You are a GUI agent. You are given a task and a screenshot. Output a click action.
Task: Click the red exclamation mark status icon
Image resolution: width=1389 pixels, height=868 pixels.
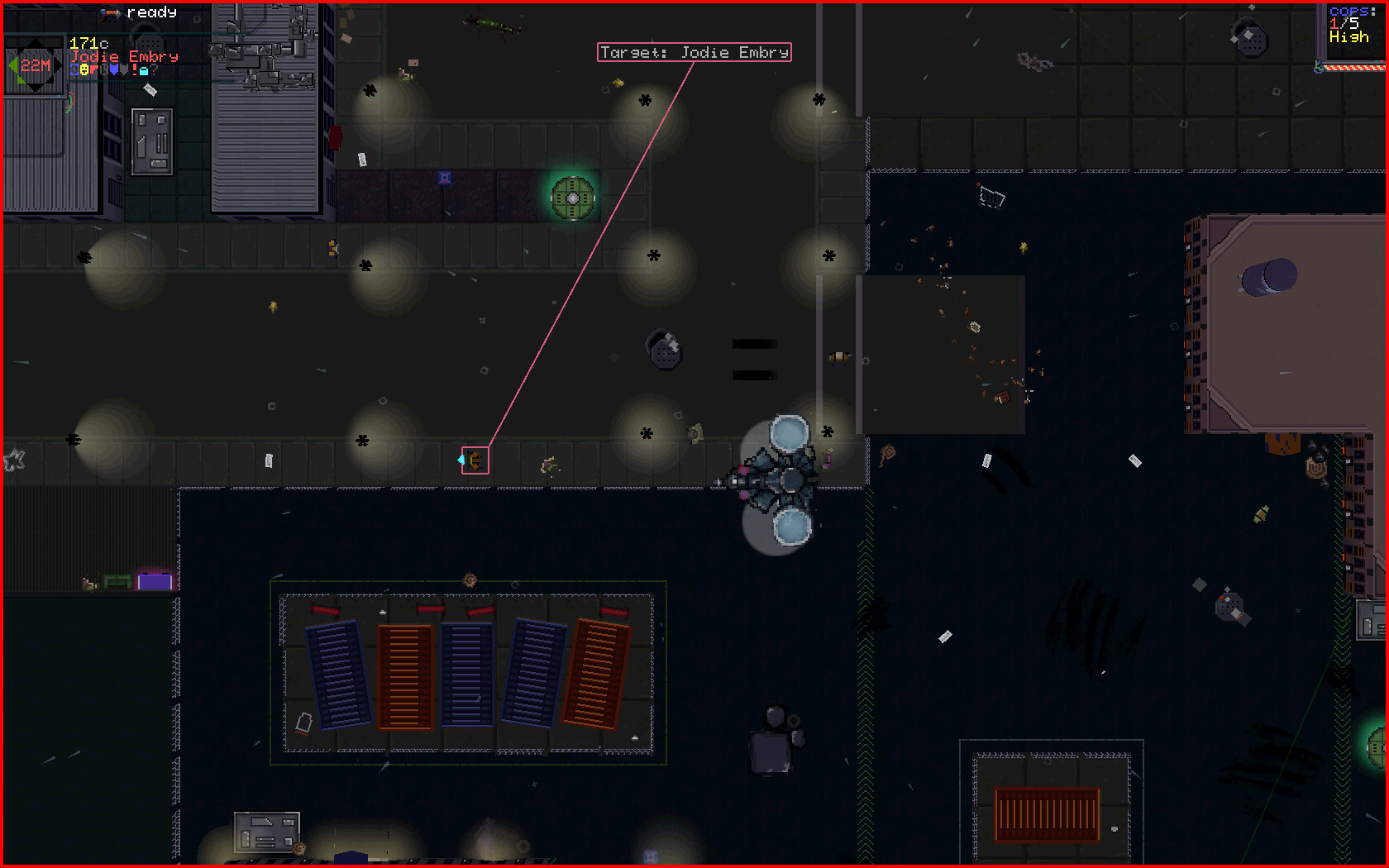(x=134, y=71)
